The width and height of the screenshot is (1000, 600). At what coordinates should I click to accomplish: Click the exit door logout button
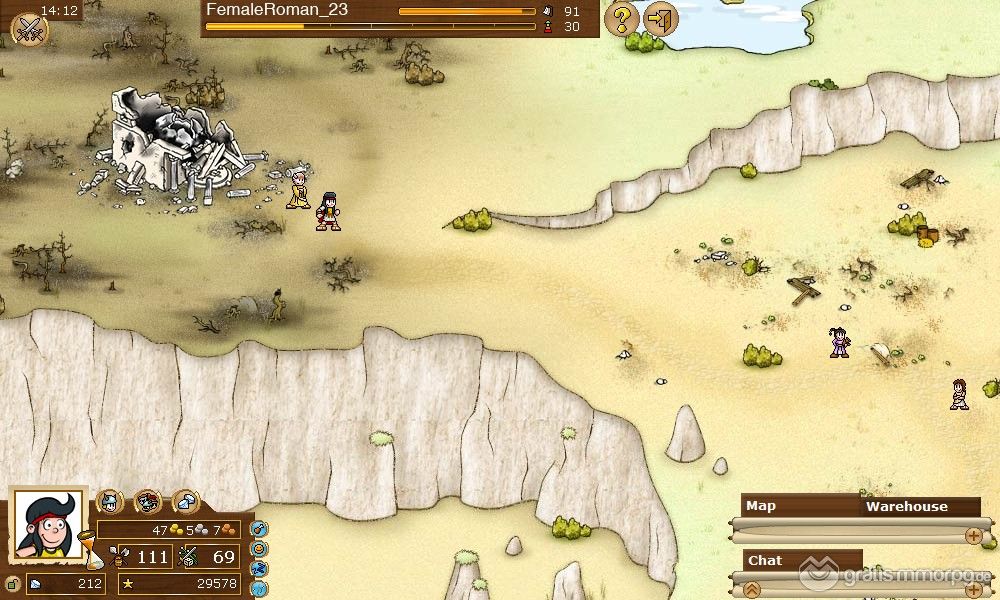click(660, 18)
